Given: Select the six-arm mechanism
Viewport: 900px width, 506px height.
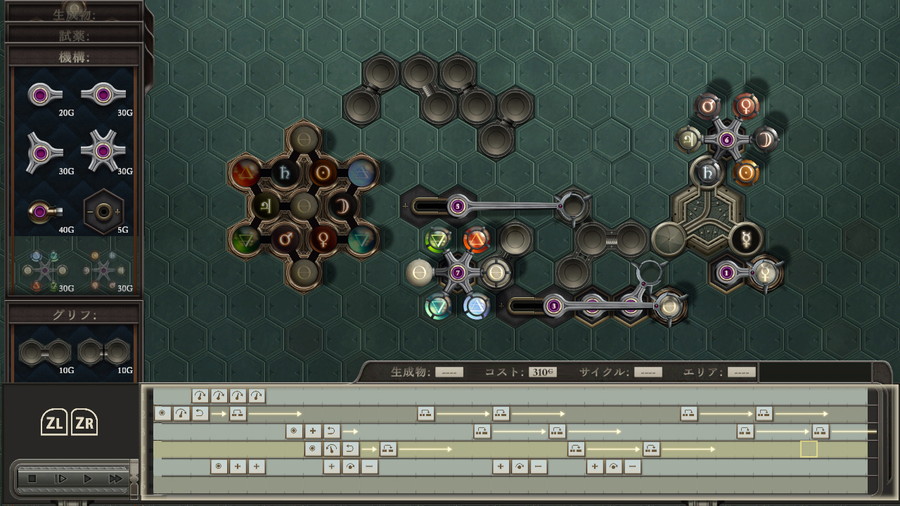Looking at the screenshot, I should tap(102, 151).
